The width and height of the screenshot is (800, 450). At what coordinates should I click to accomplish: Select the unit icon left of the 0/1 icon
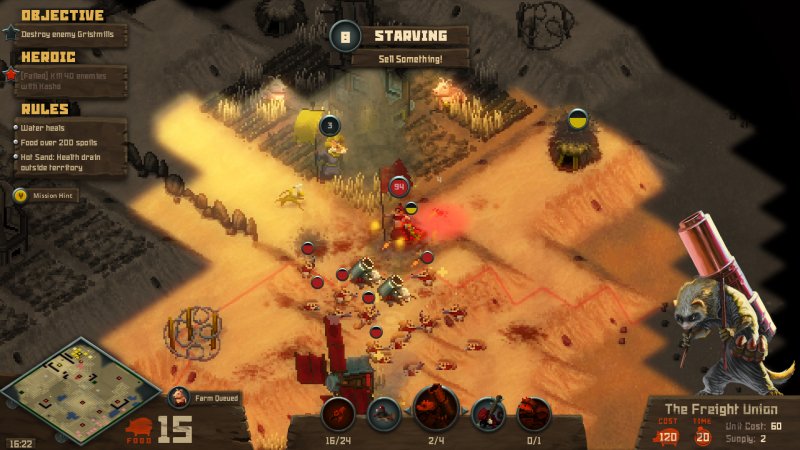pyautogui.click(x=489, y=413)
